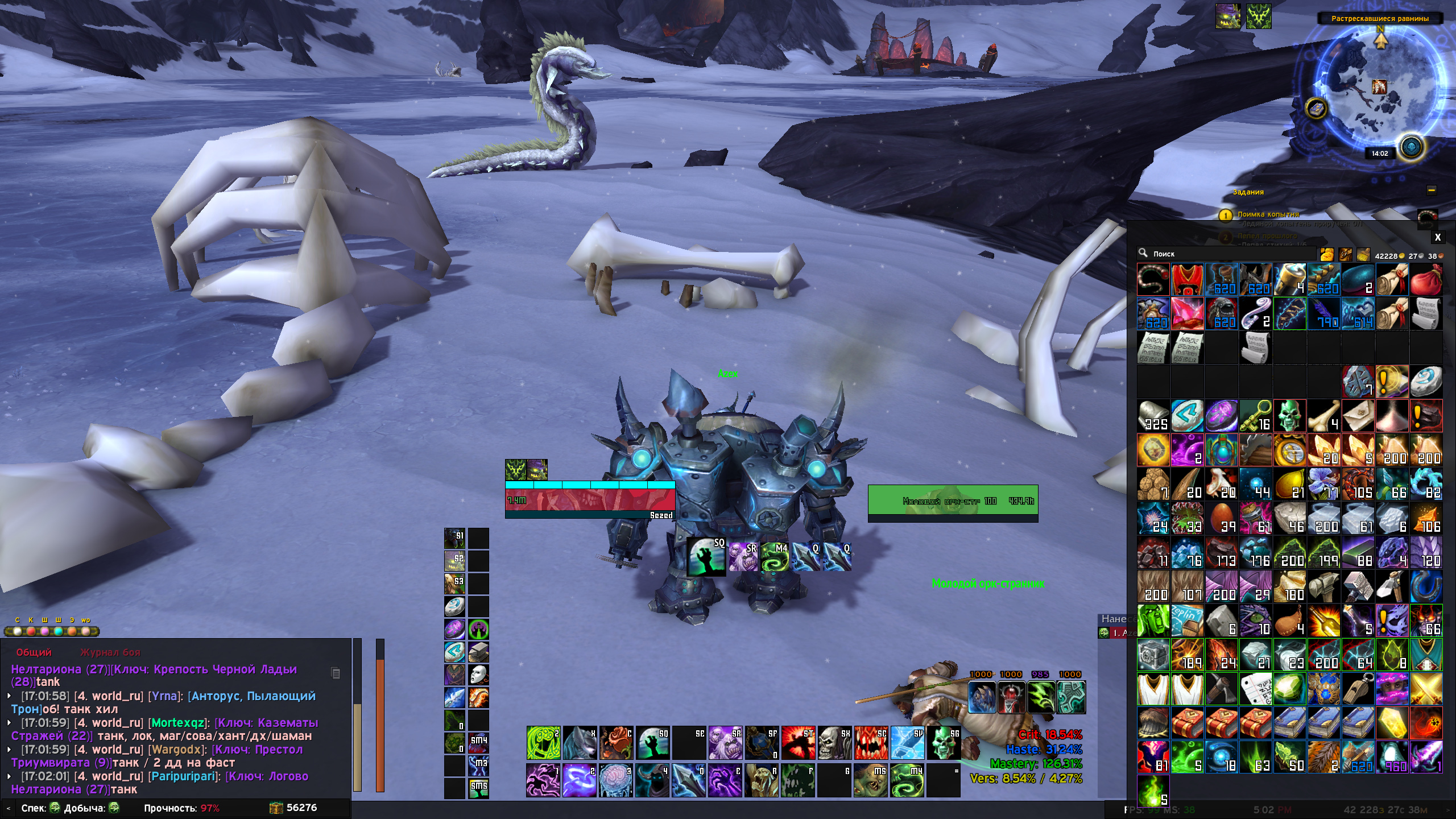
Task: Select the Hearthstone item in the bag
Action: coord(1426,381)
